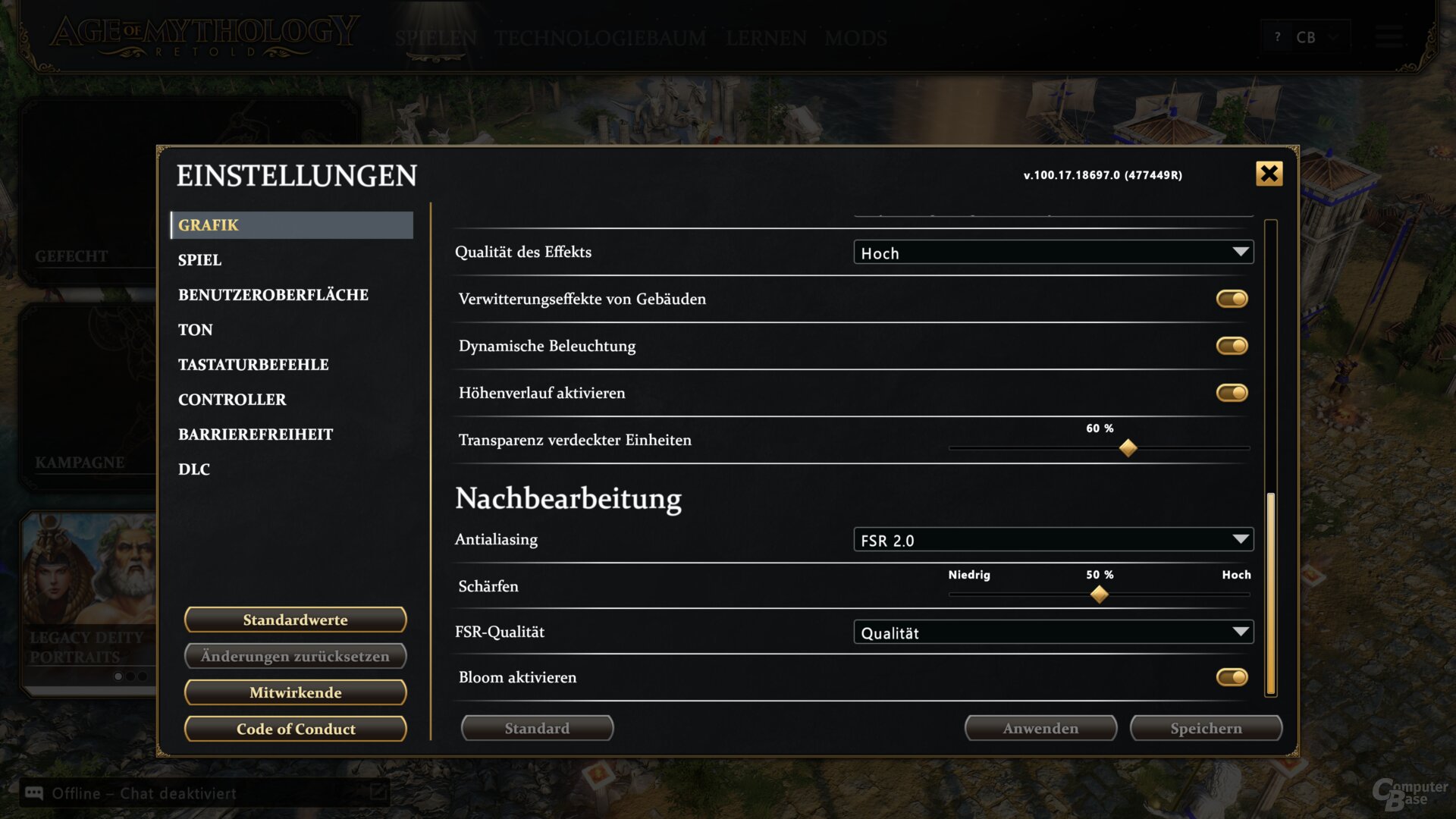Open the hamburger menu in the top right
This screenshot has height=819, width=1456.
(x=1389, y=37)
